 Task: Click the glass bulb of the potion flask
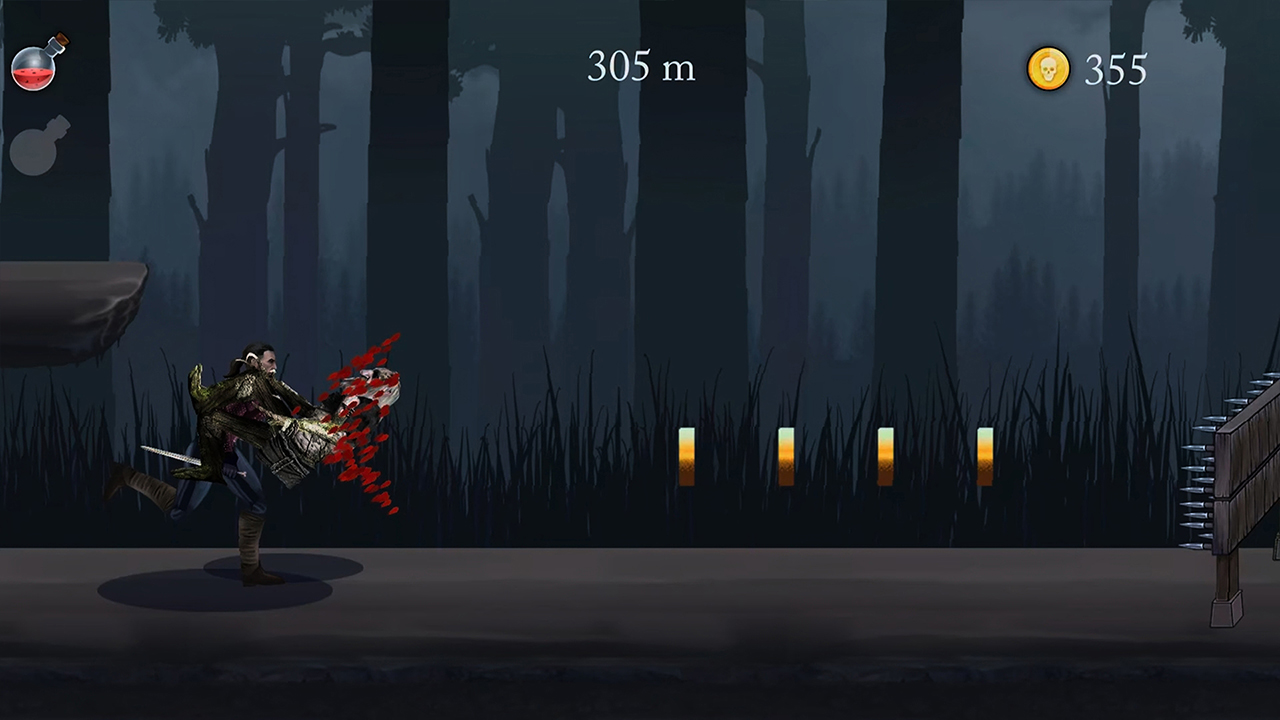[33, 70]
